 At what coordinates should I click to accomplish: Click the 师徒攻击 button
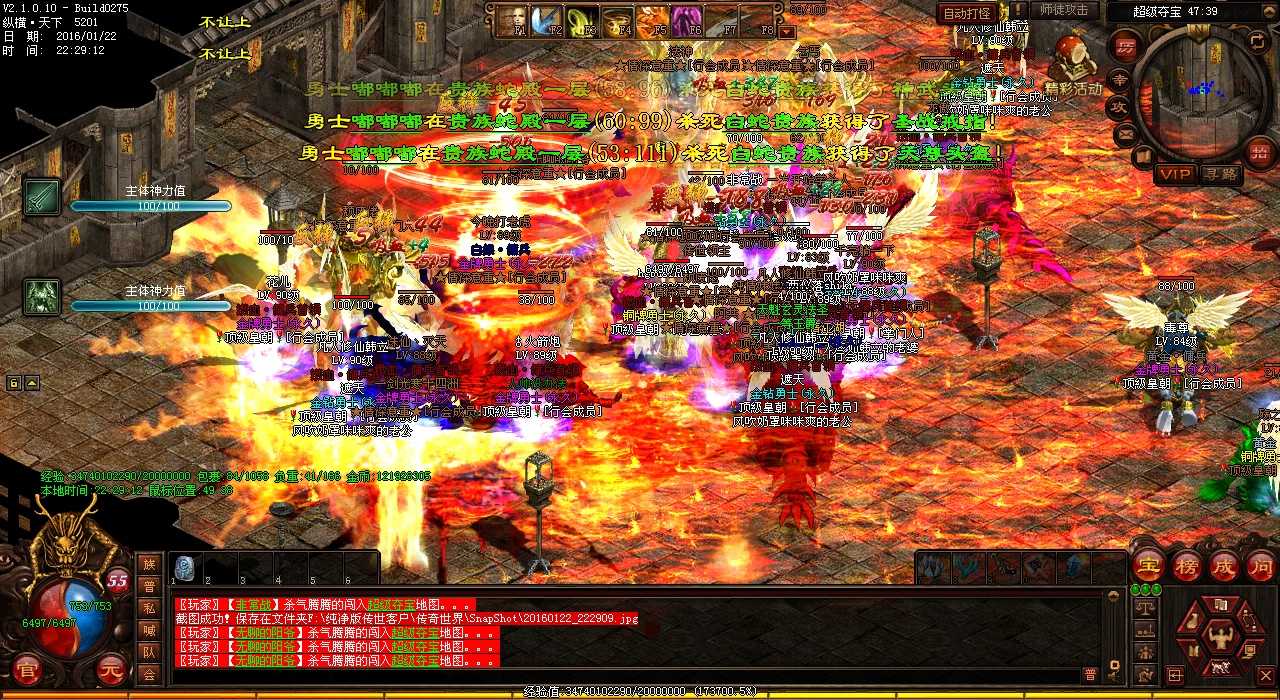1064,10
